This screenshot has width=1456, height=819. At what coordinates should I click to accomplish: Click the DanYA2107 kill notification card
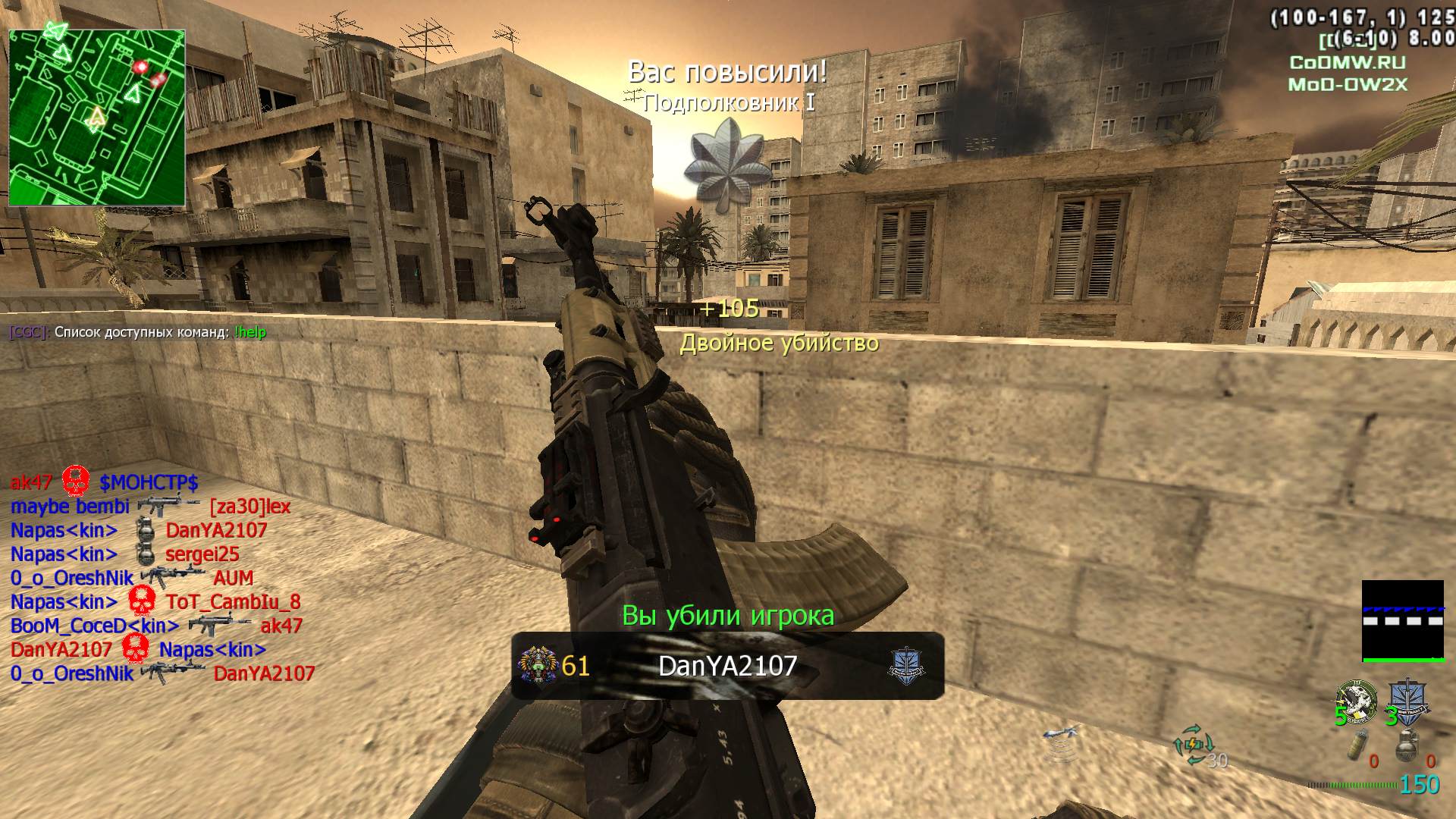click(727, 666)
